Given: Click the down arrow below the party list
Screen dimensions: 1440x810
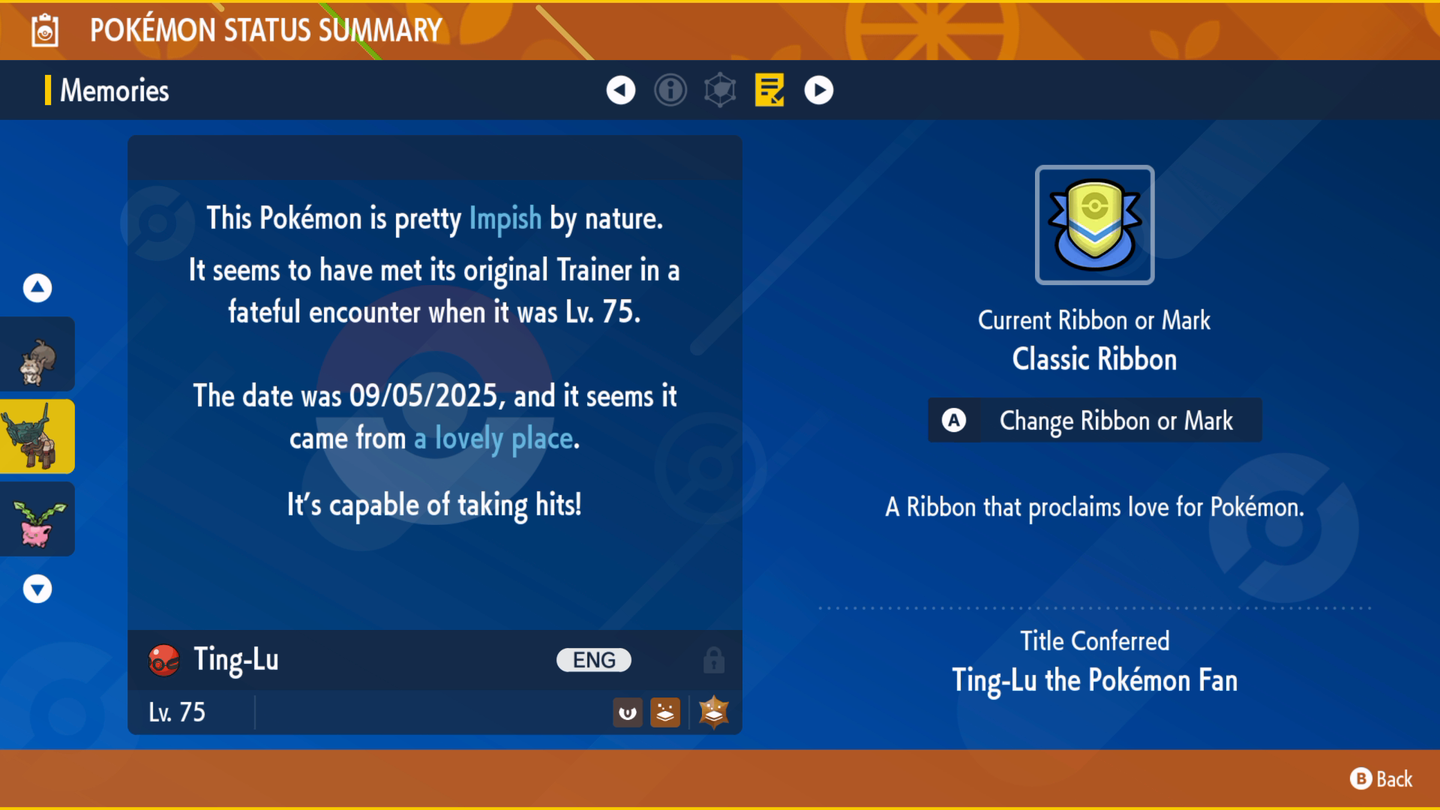Looking at the screenshot, I should coord(38,589).
